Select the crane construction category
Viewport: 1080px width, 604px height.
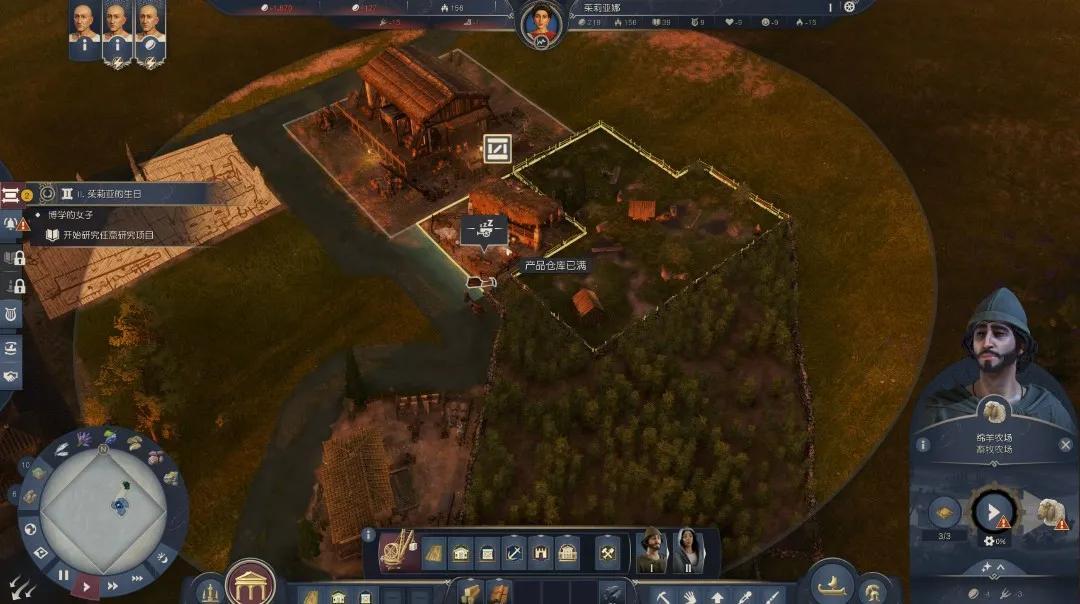click(400, 551)
